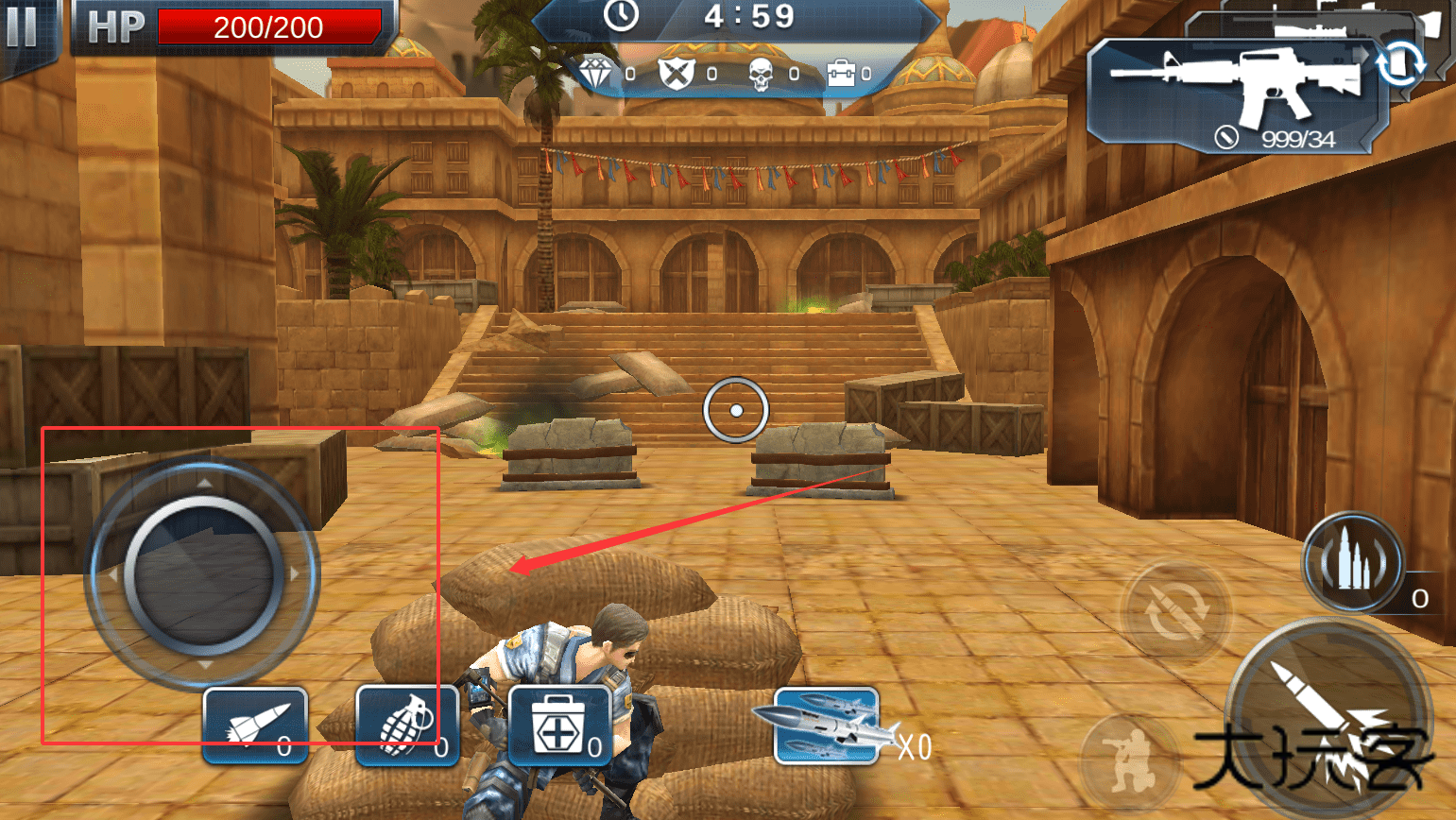Tap the triple-bullet ammo button
This screenshot has width=1456, height=820.
(1353, 563)
